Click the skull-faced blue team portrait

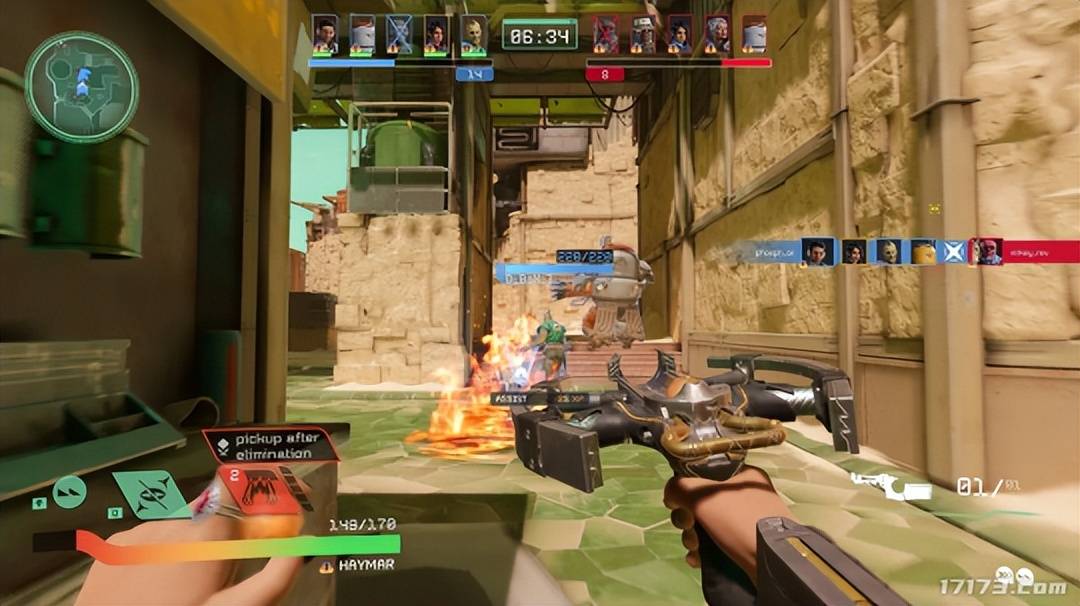tap(473, 34)
